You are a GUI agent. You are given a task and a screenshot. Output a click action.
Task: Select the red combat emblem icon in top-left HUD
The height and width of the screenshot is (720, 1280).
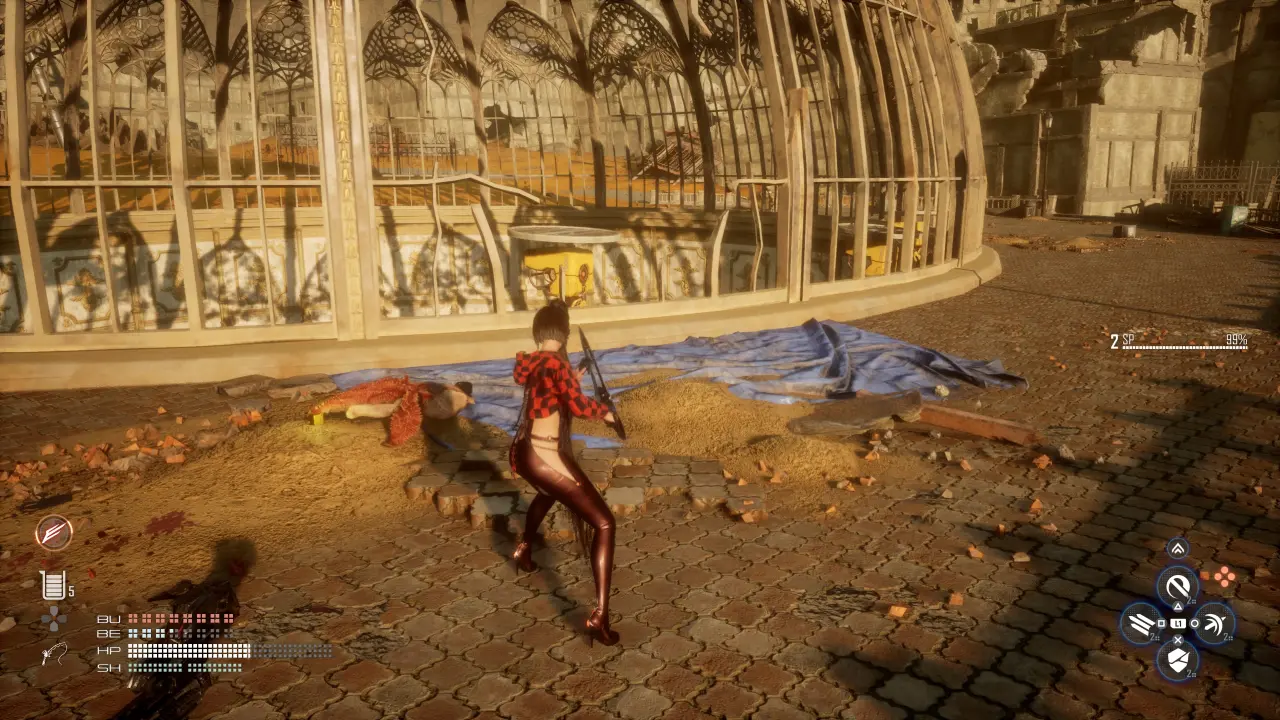pyautogui.click(x=54, y=532)
